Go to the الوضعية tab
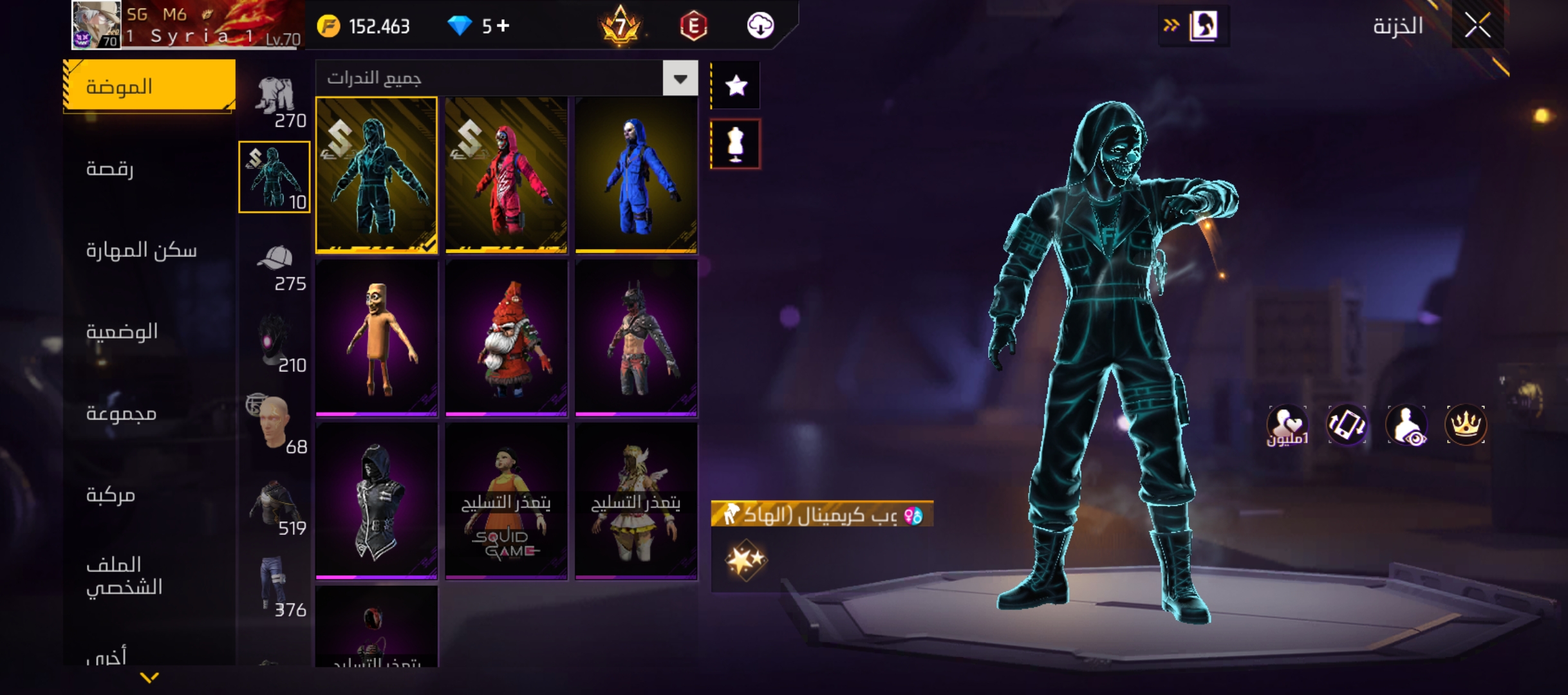The height and width of the screenshot is (695, 1568). [x=122, y=331]
